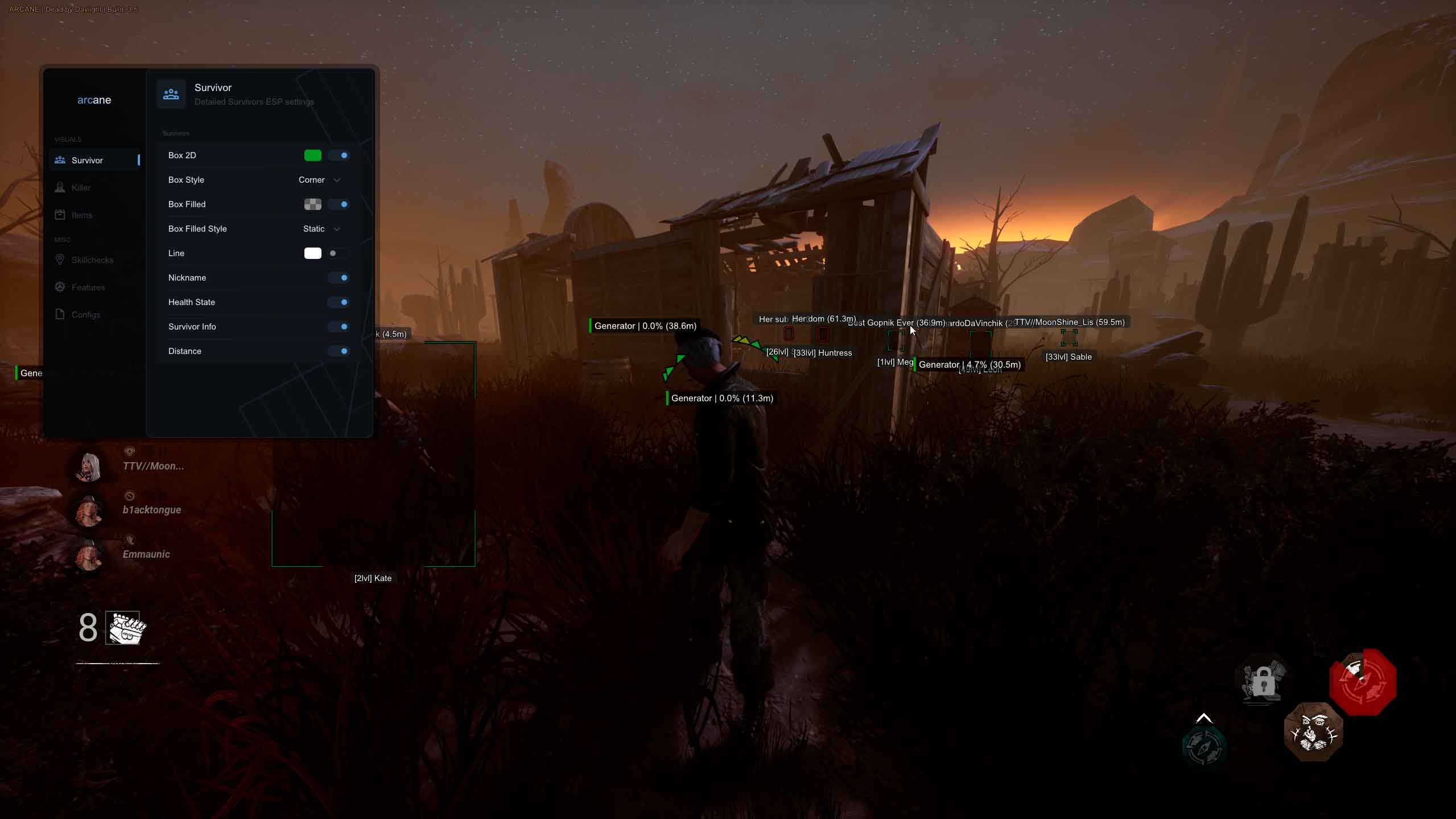This screenshot has width=1456, height=819.
Task: Open the Items section via its icon
Action: tap(60, 215)
